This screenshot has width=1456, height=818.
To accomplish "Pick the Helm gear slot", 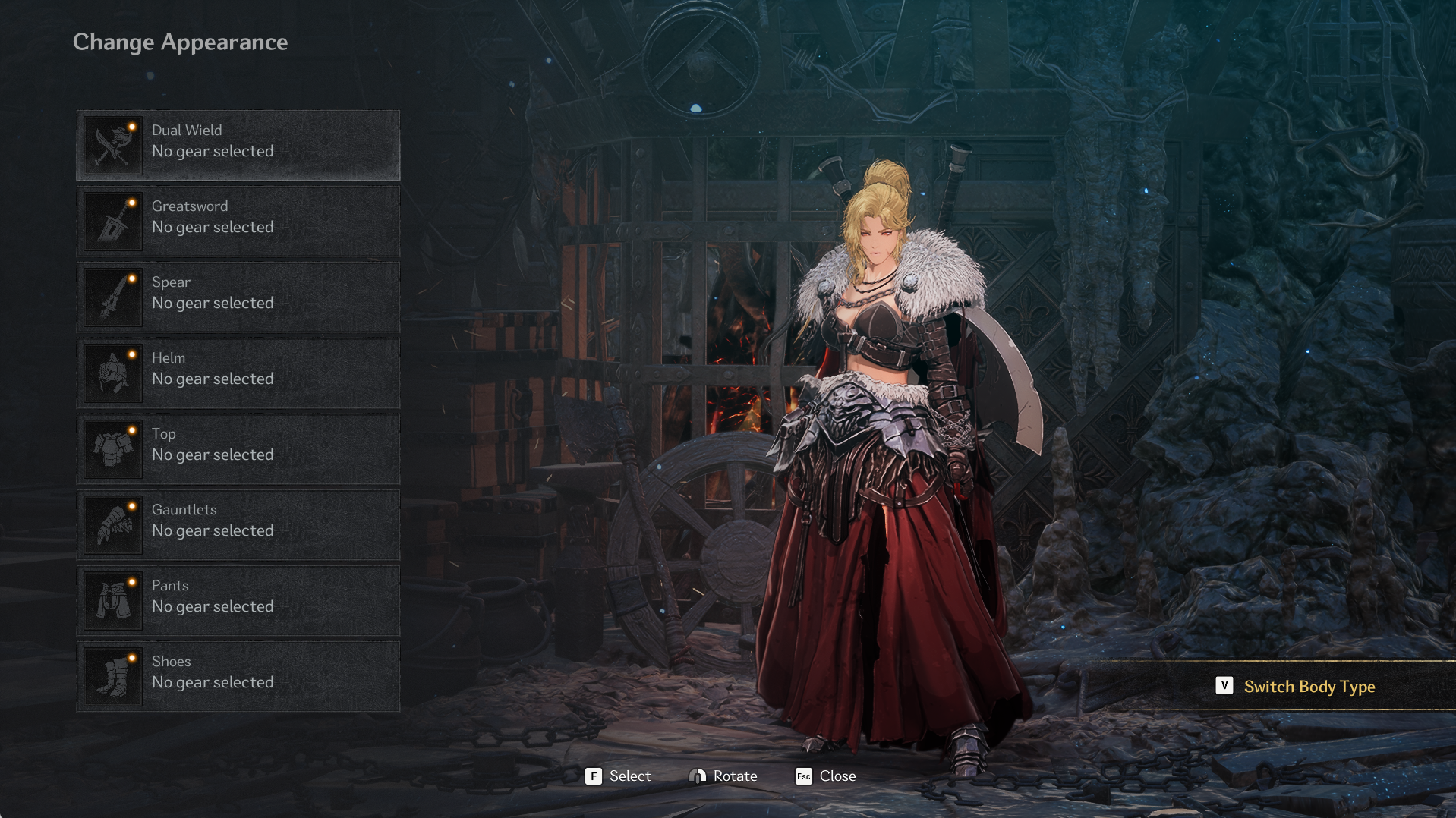I will pyautogui.click(x=238, y=373).
